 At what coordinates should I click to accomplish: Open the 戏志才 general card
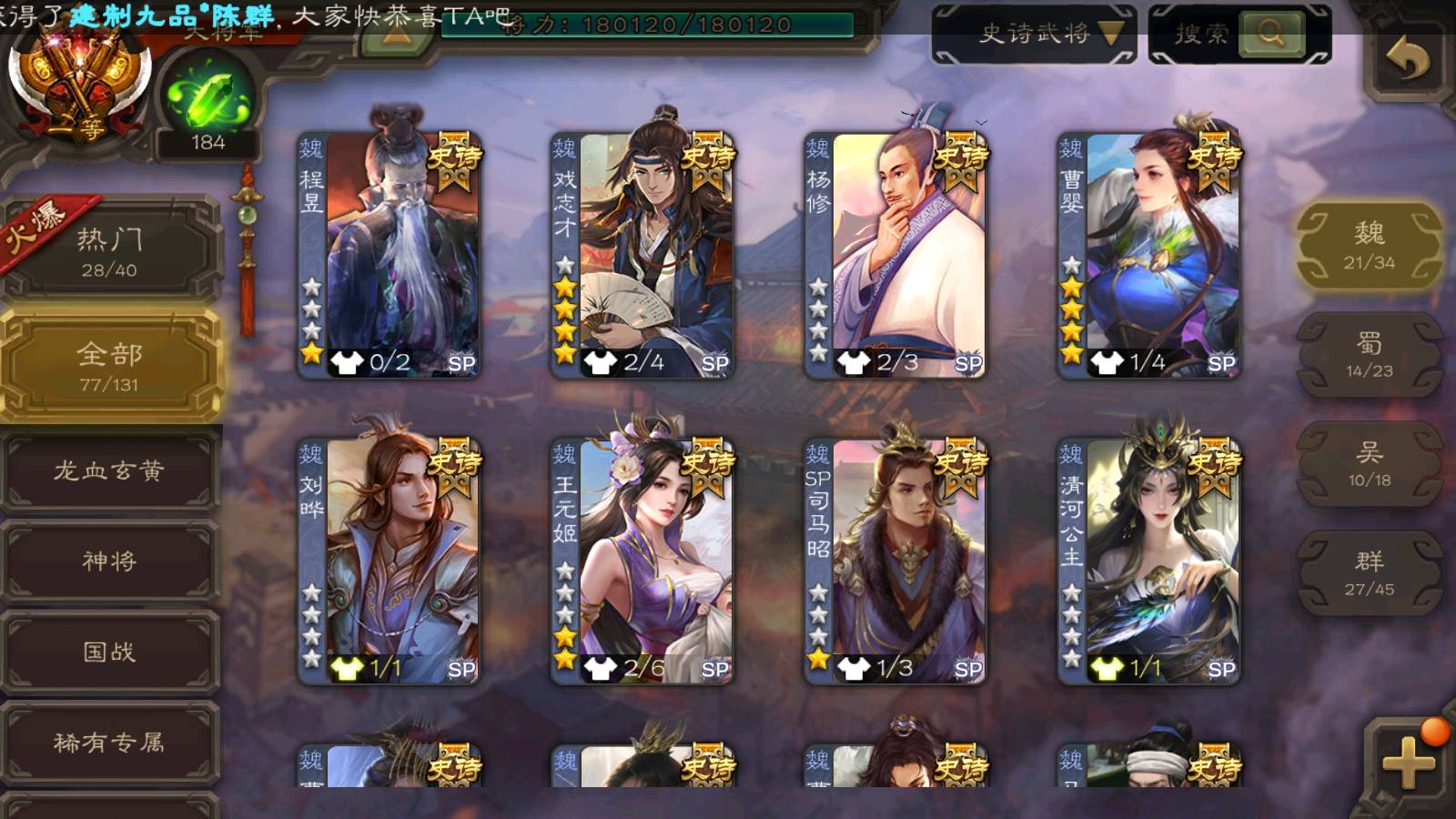[642, 255]
